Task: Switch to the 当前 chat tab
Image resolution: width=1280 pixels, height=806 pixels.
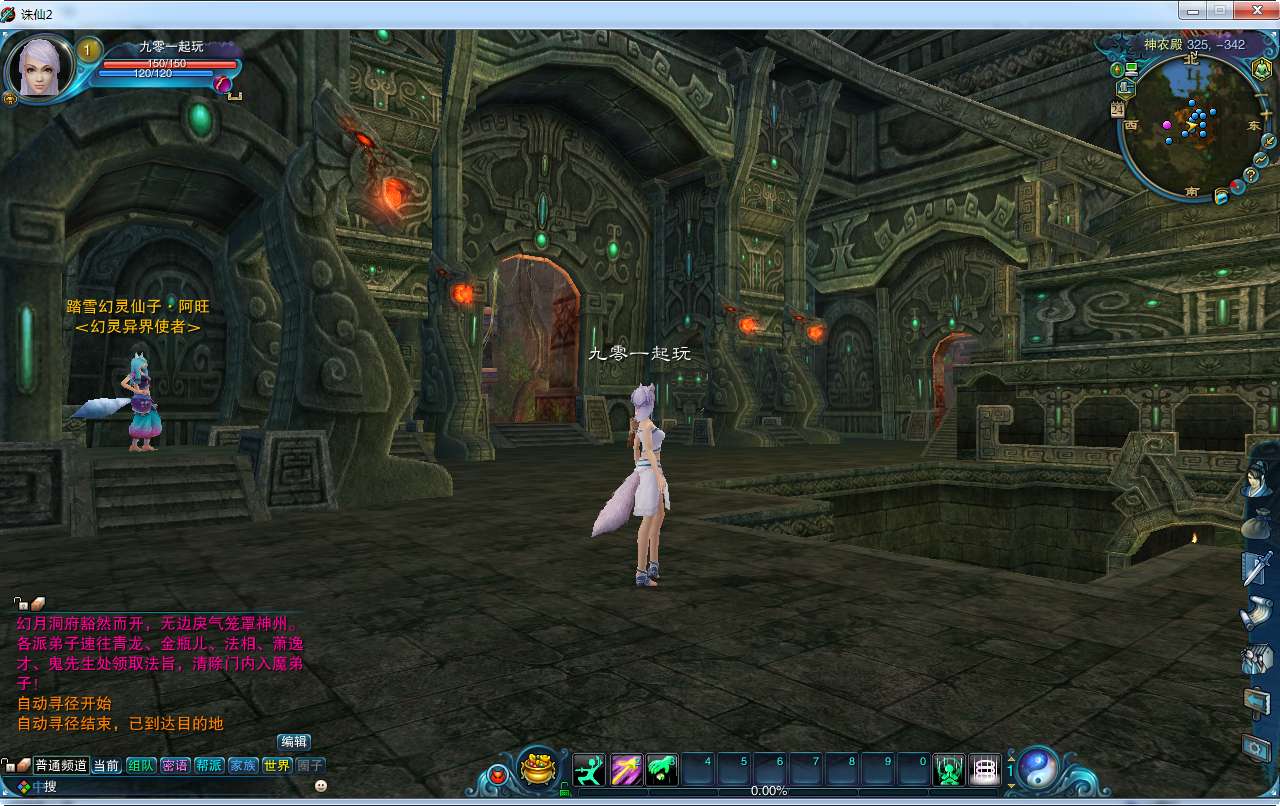Action: (x=106, y=766)
